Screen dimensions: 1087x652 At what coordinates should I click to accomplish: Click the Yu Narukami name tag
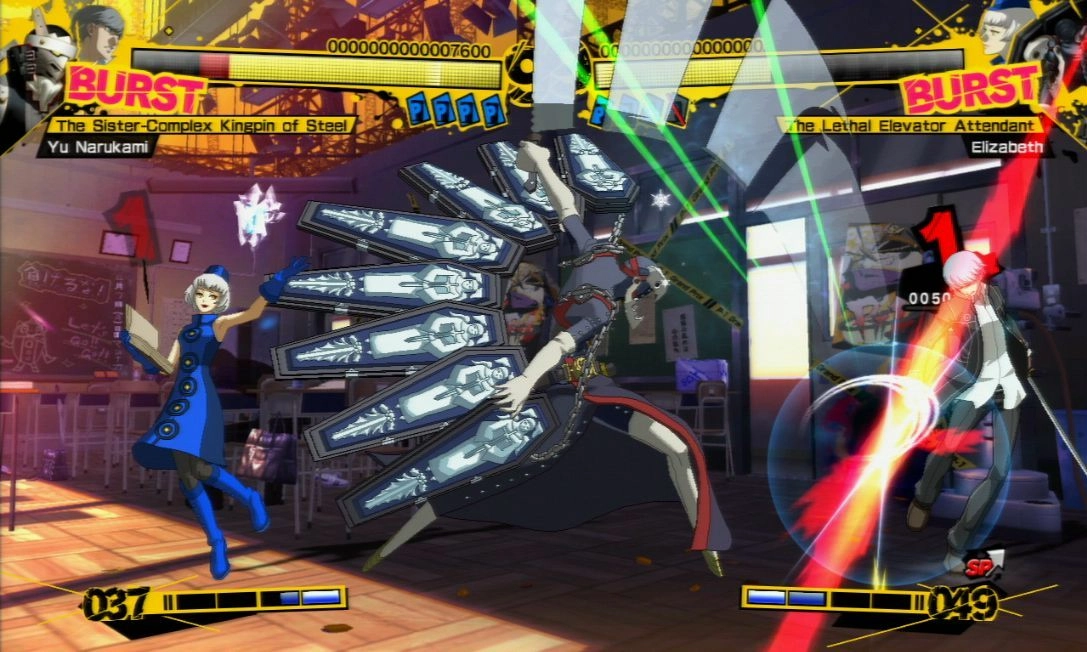pyautogui.click(x=92, y=147)
